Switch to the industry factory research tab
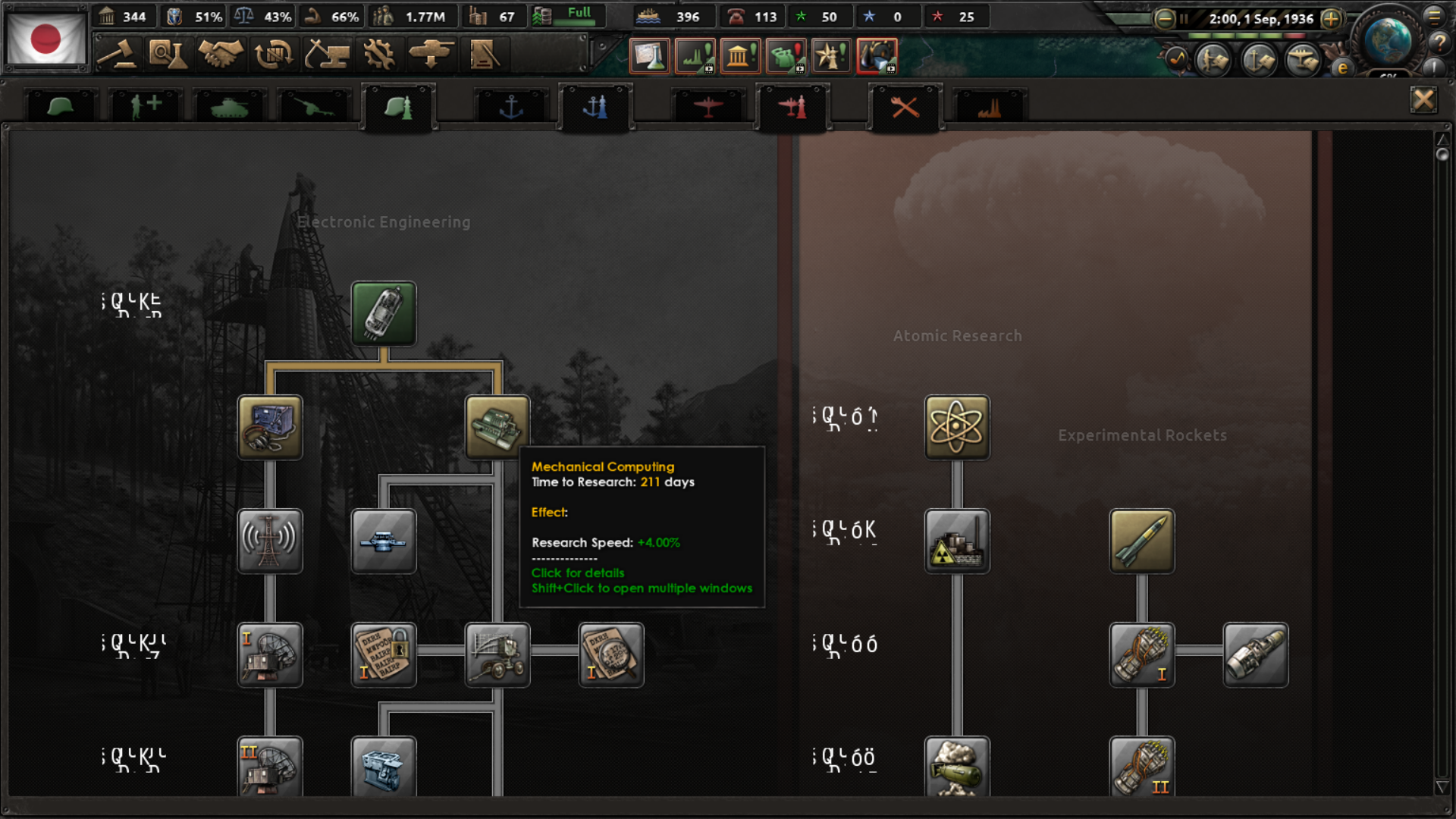Image resolution: width=1456 pixels, height=819 pixels. pos(989,107)
